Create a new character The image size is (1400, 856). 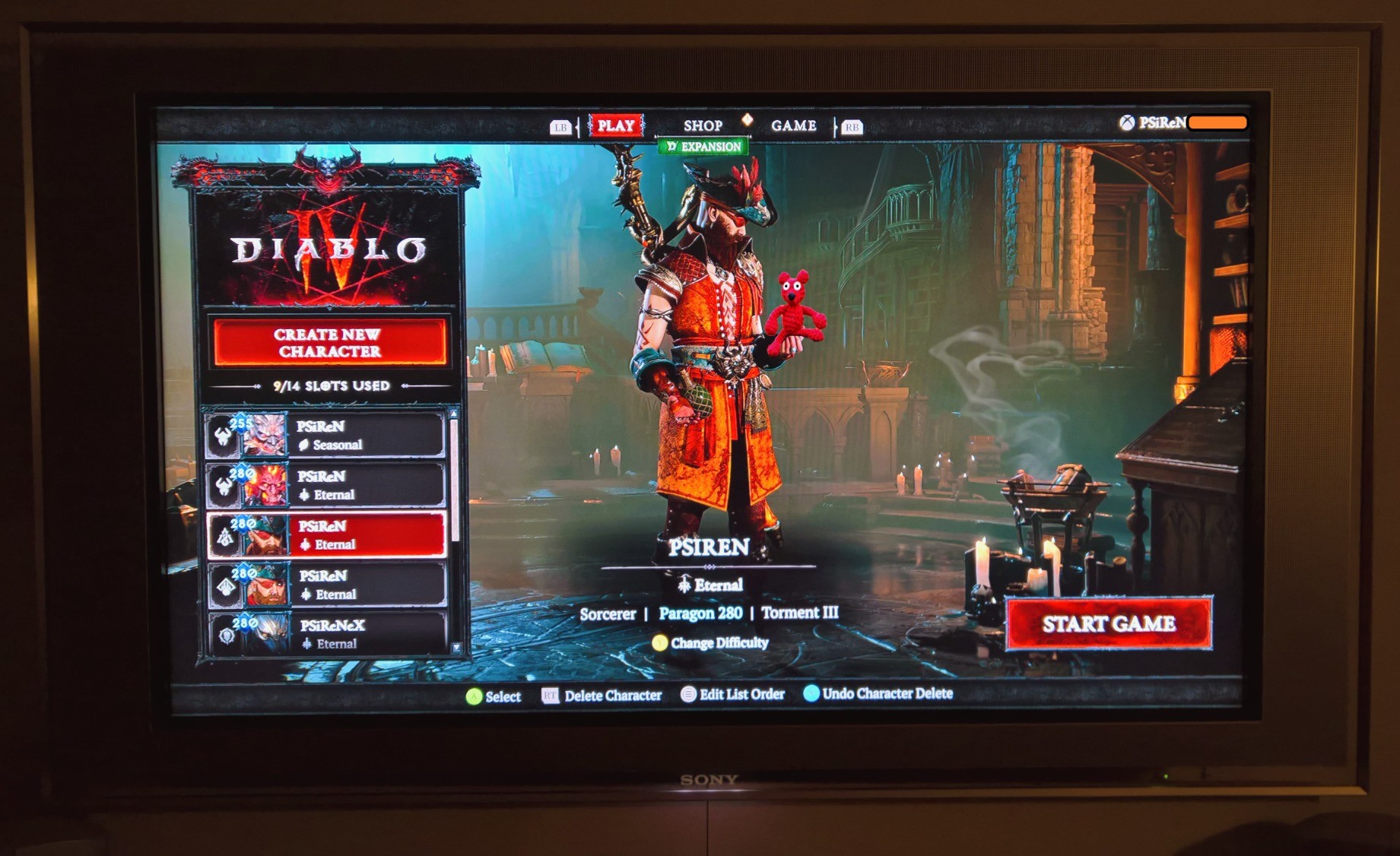(329, 343)
